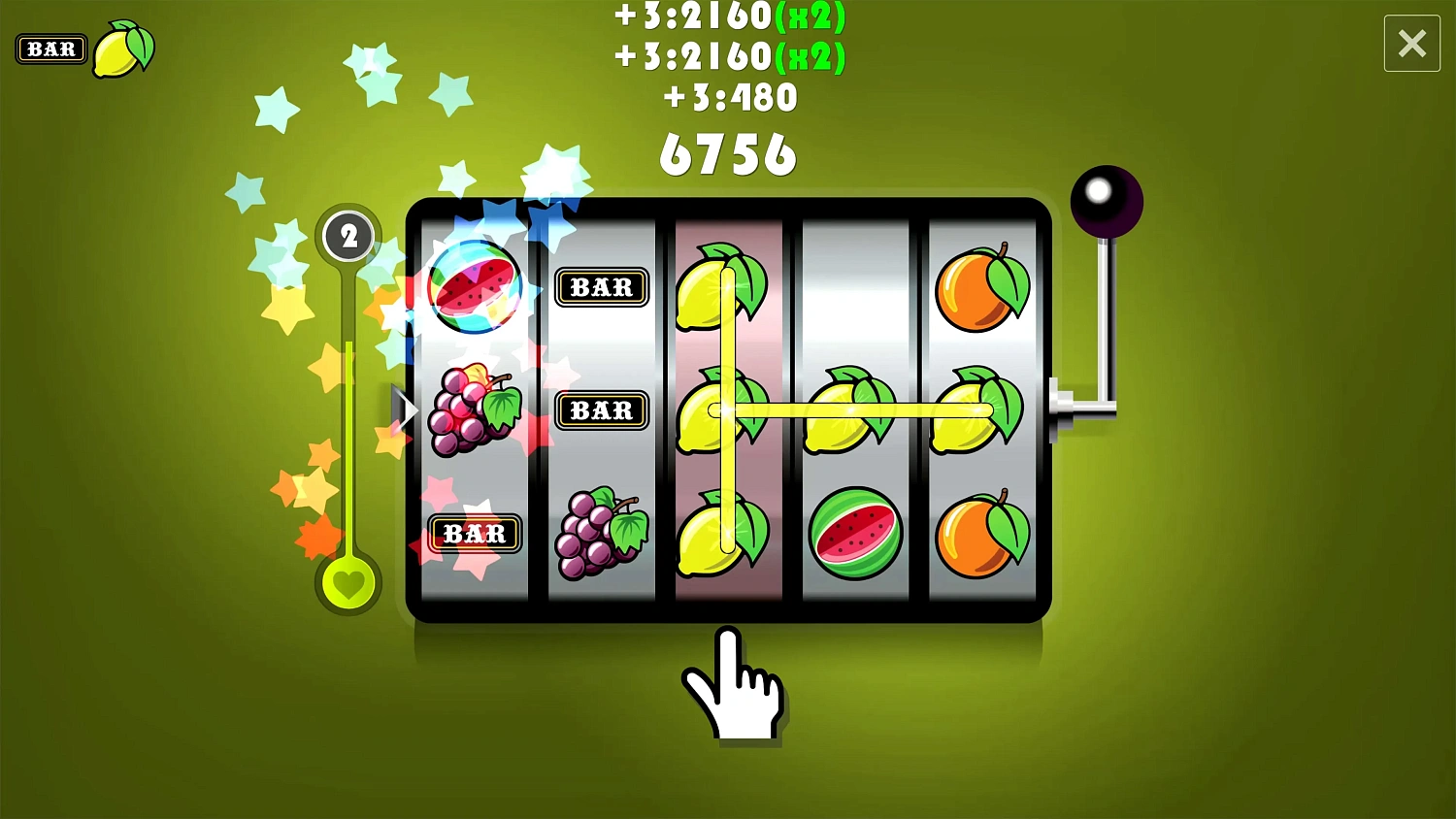1456x819 pixels.
Task: Click the heart marker on the progress bar
Action: [x=349, y=583]
